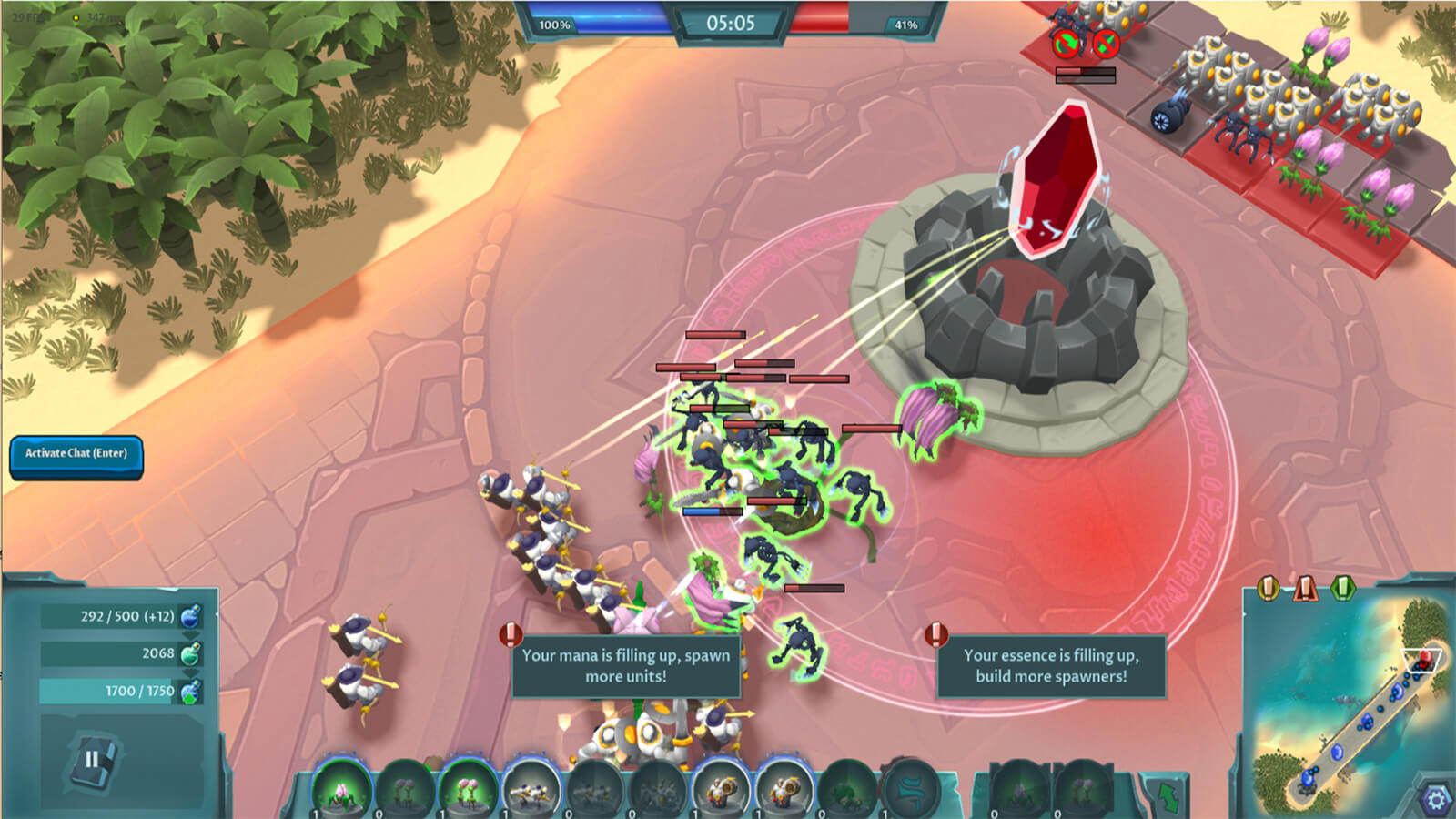Click the essence filling up notification

[1051, 665]
